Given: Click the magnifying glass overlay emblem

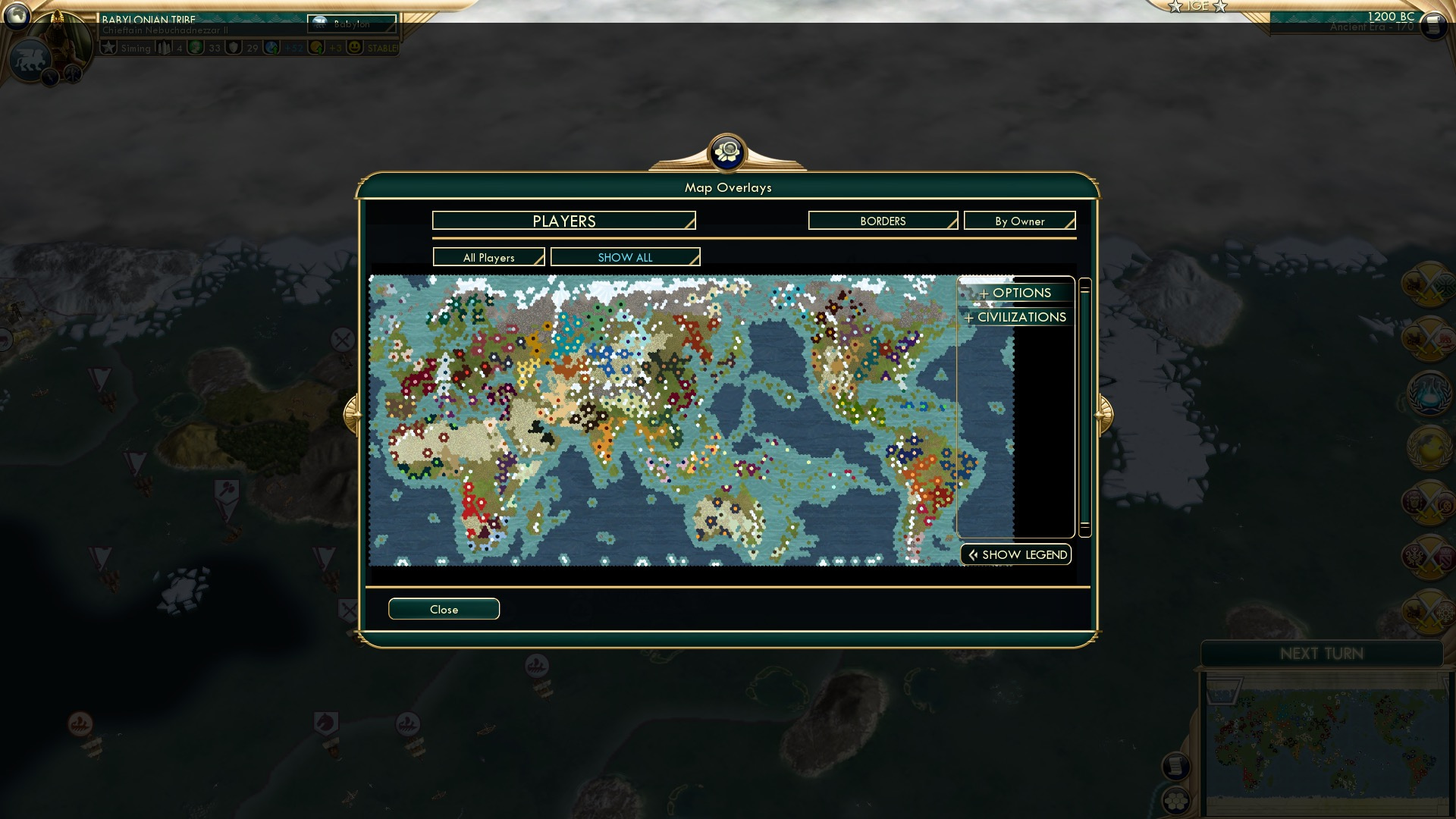Looking at the screenshot, I should (x=727, y=152).
